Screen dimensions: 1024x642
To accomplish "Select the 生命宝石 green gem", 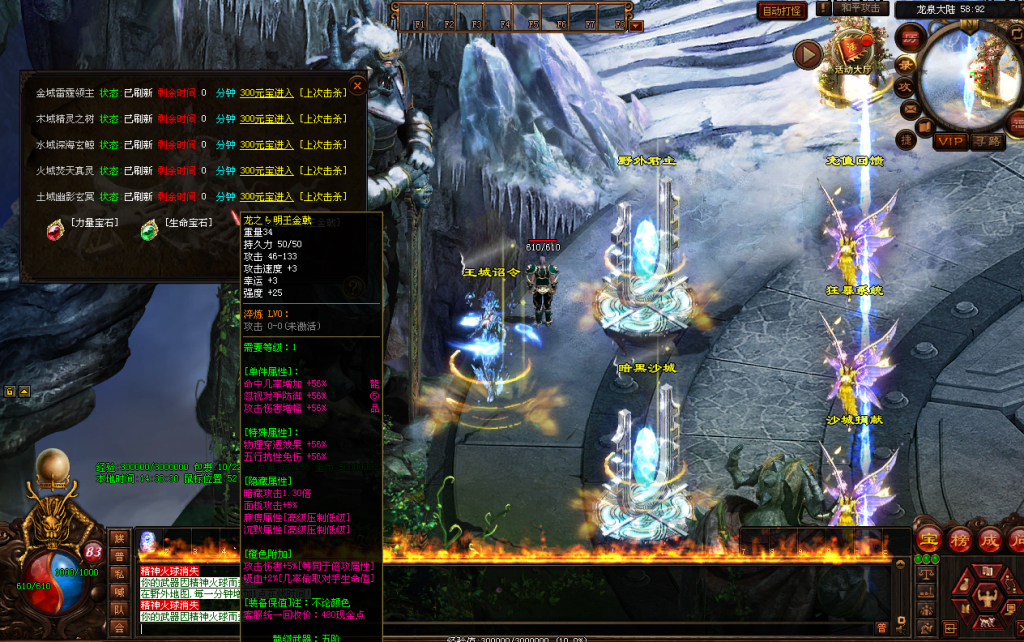I will 149,230.
